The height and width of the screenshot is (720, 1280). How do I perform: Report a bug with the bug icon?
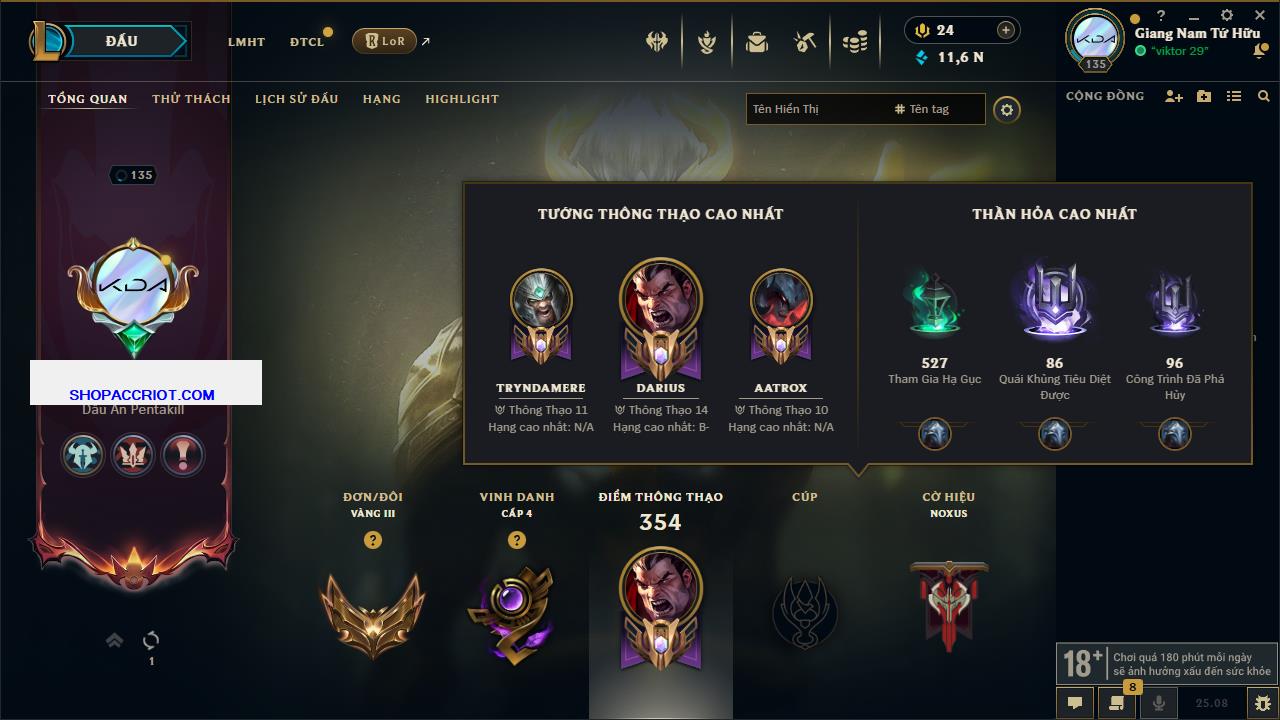tap(1262, 703)
